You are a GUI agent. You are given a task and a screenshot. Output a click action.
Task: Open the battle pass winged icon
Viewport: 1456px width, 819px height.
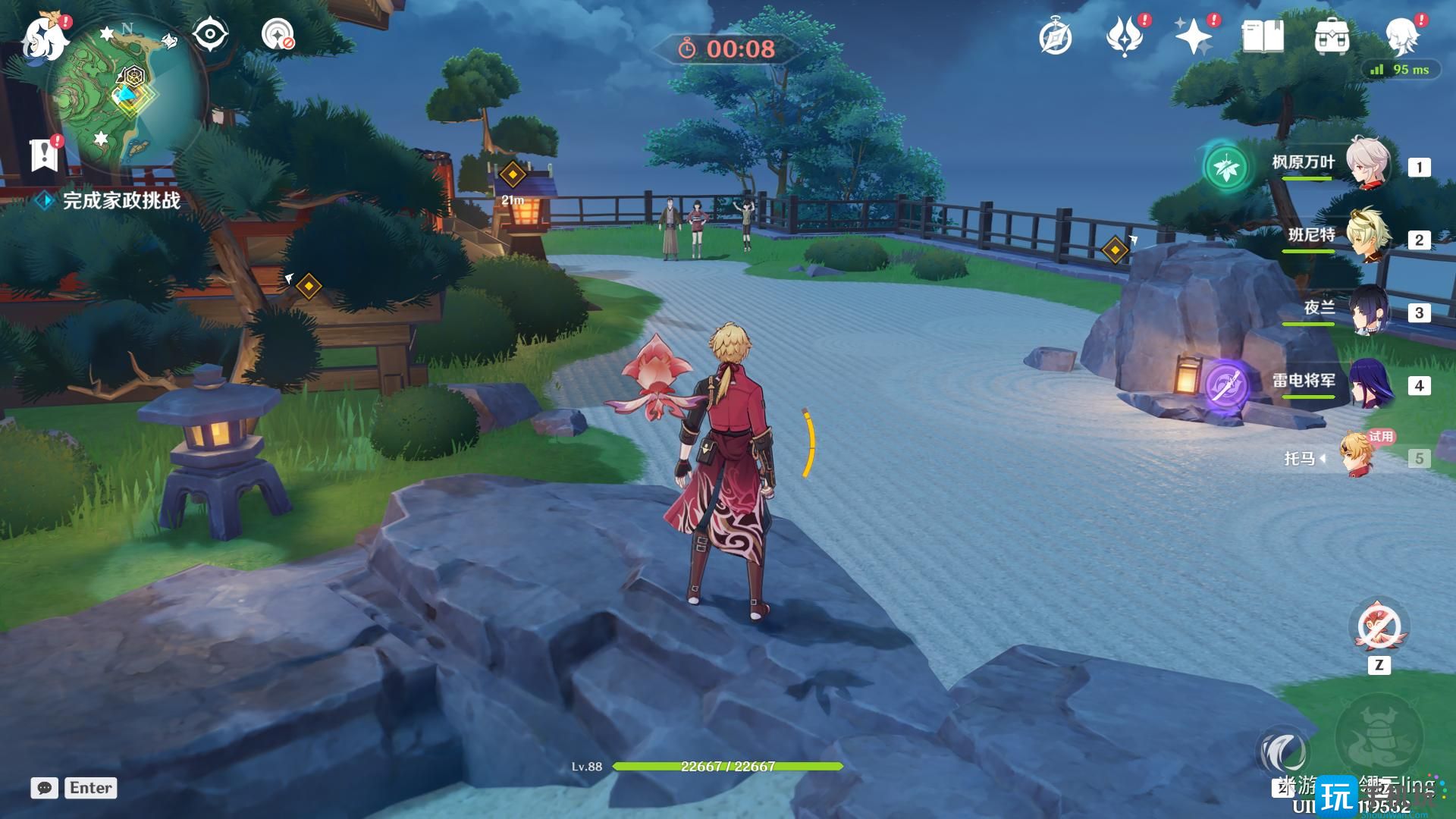1125,36
